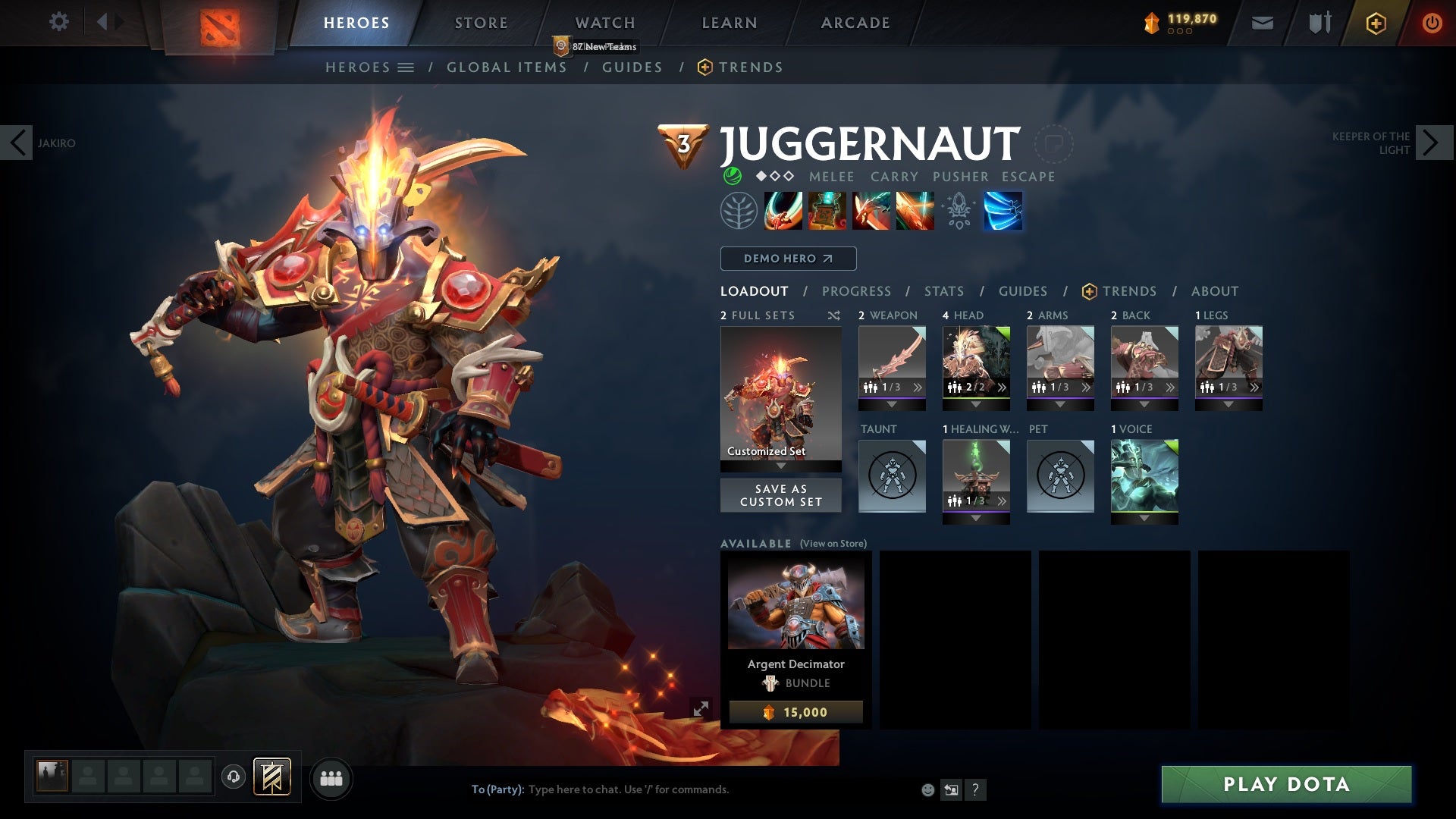
Task: Open the Blade Fury ability details
Action: (783, 211)
